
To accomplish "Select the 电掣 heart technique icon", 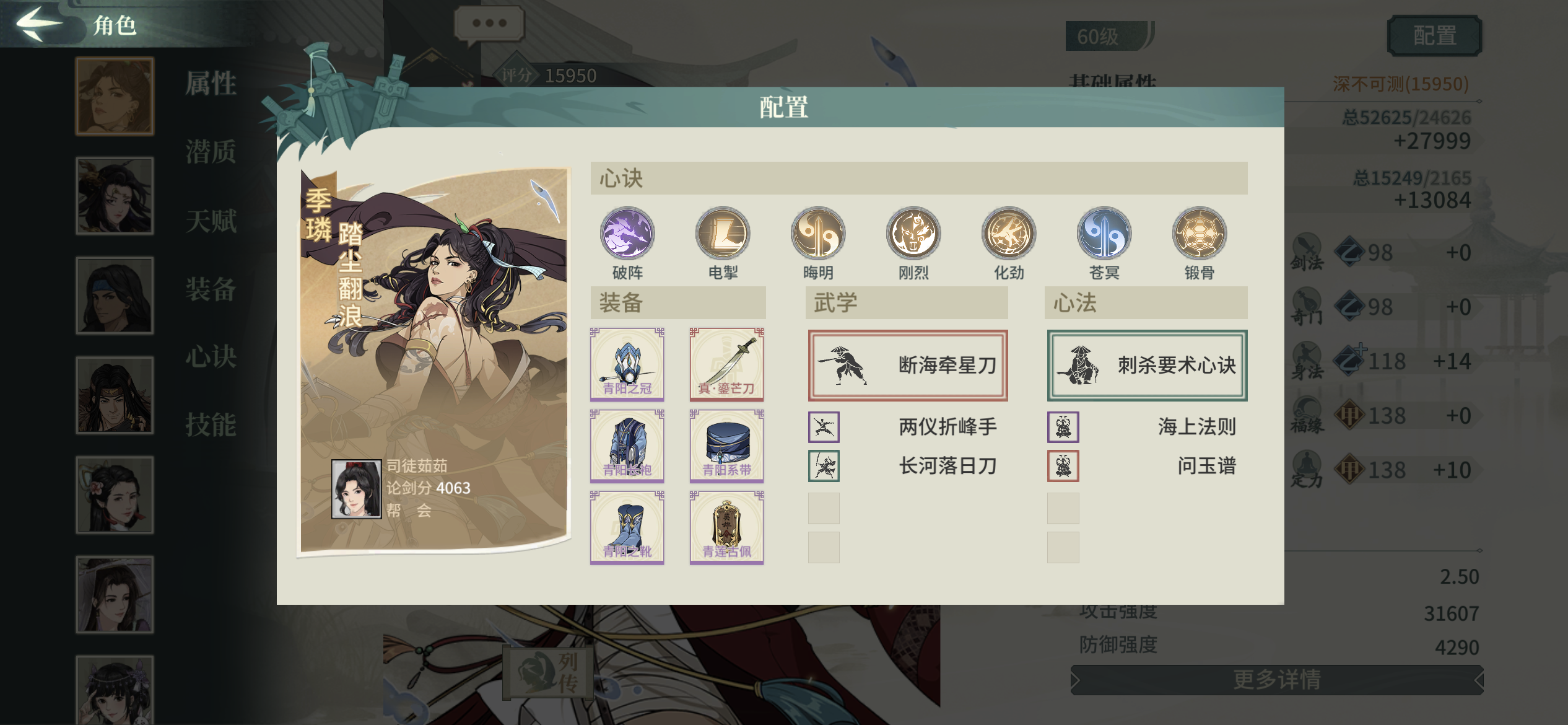I will 721,234.
